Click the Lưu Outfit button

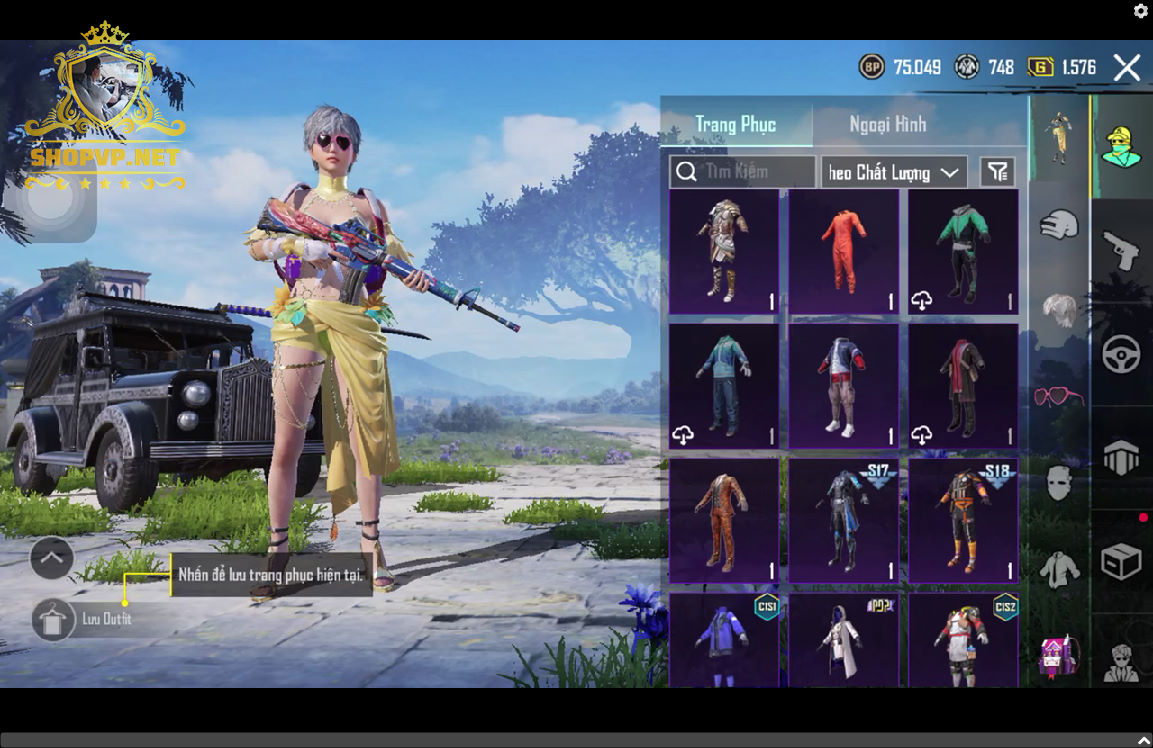tap(52, 619)
